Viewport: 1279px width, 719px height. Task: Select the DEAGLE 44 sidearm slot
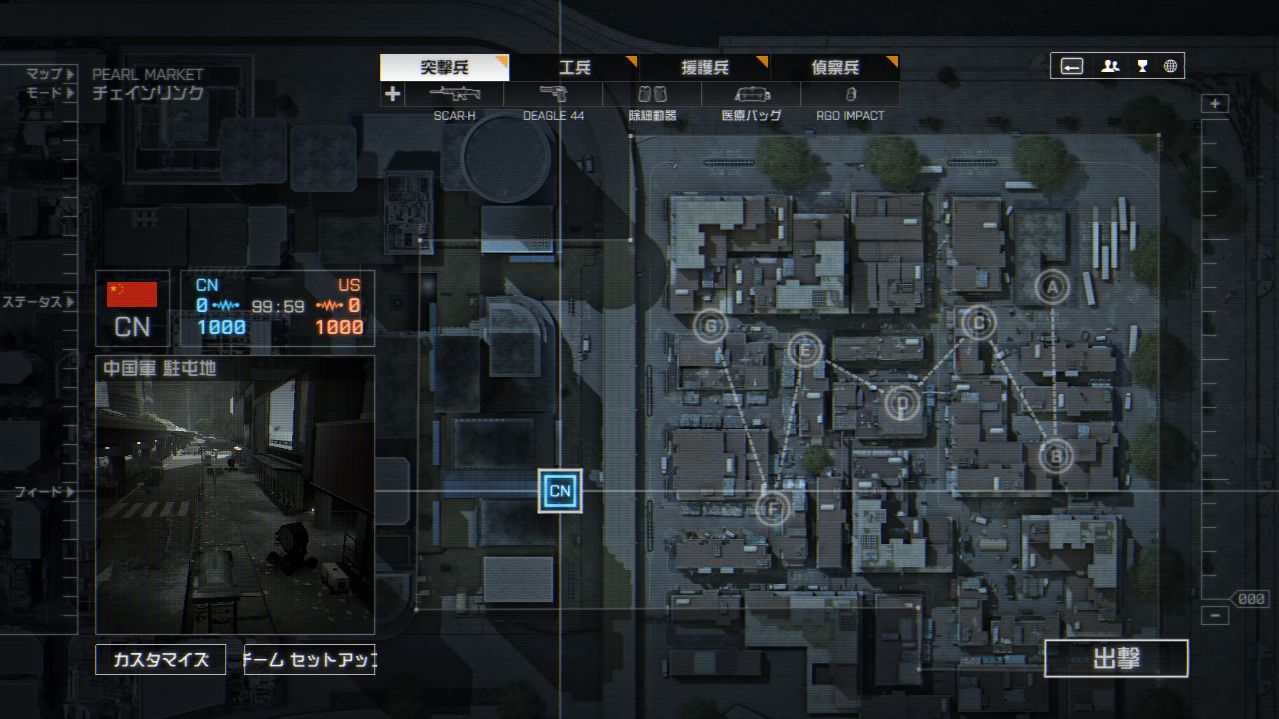click(x=553, y=95)
